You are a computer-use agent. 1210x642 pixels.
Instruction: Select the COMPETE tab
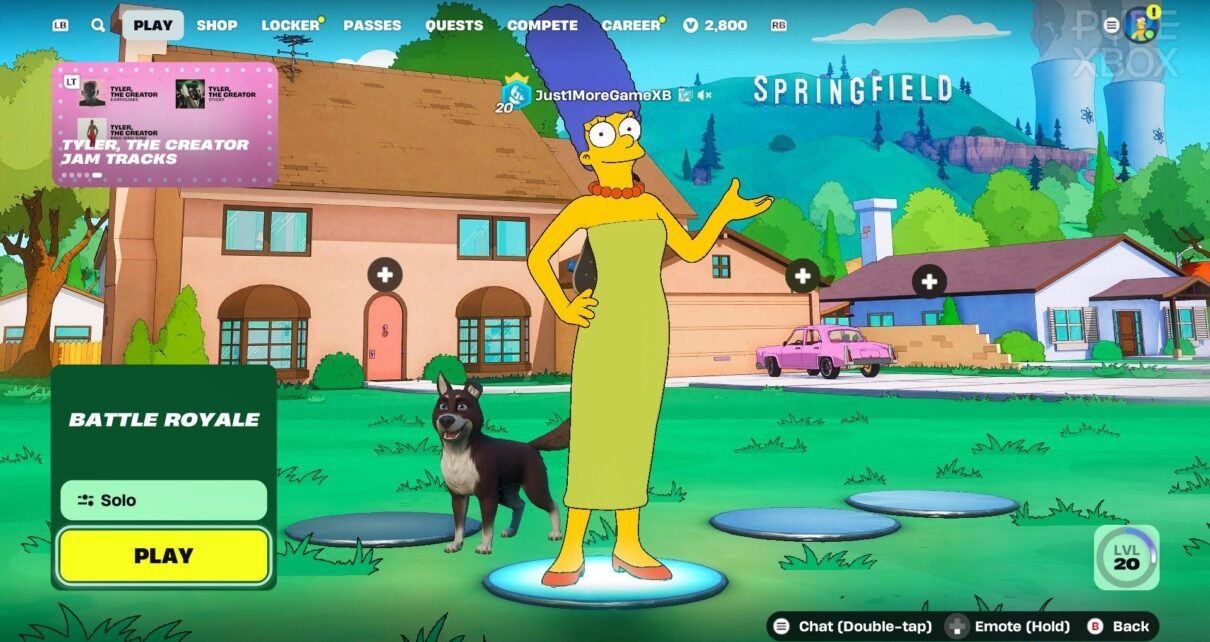click(x=542, y=25)
